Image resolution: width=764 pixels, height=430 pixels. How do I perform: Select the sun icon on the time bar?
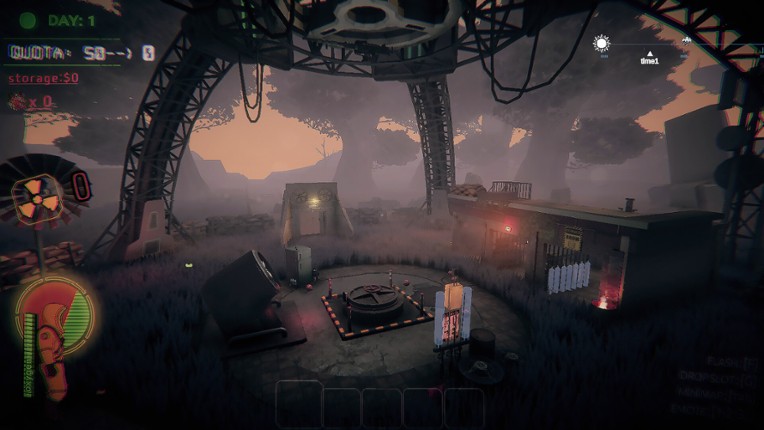click(601, 43)
